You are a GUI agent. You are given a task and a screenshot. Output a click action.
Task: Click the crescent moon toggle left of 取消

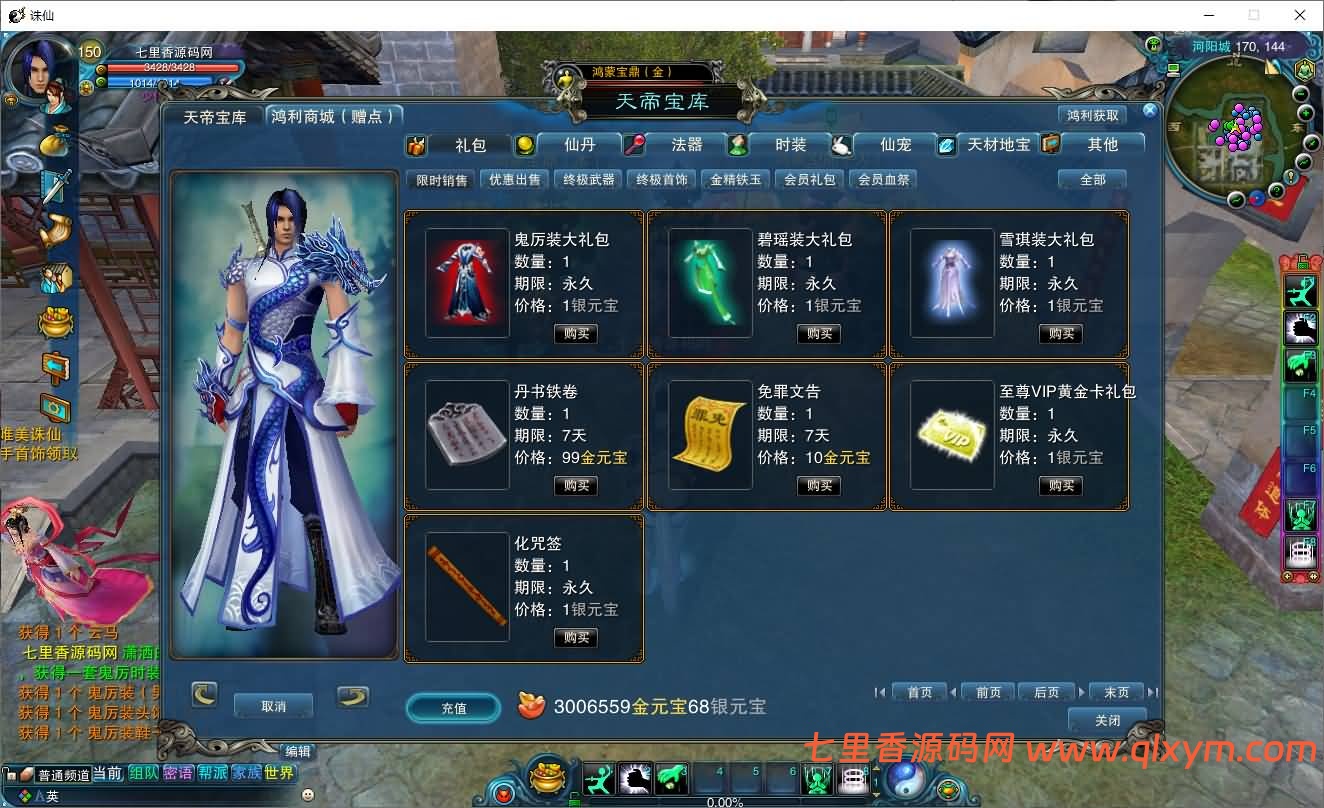click(204, 694)
